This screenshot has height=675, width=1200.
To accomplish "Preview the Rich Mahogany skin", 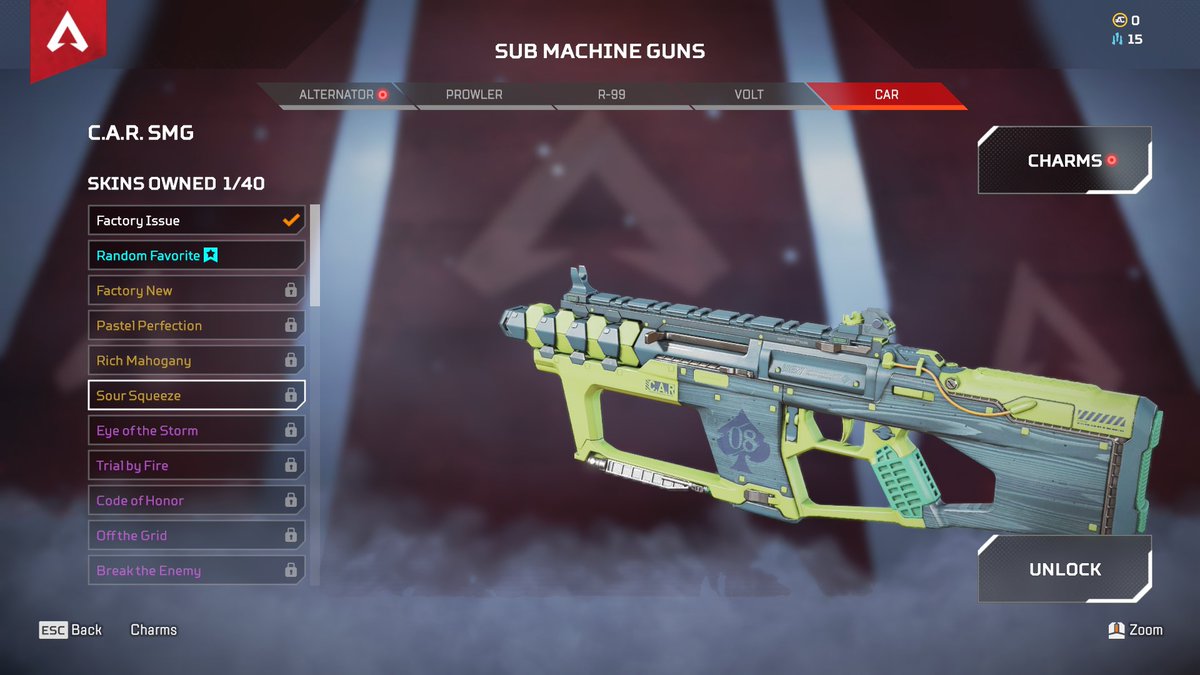I will tap(196, 361).
